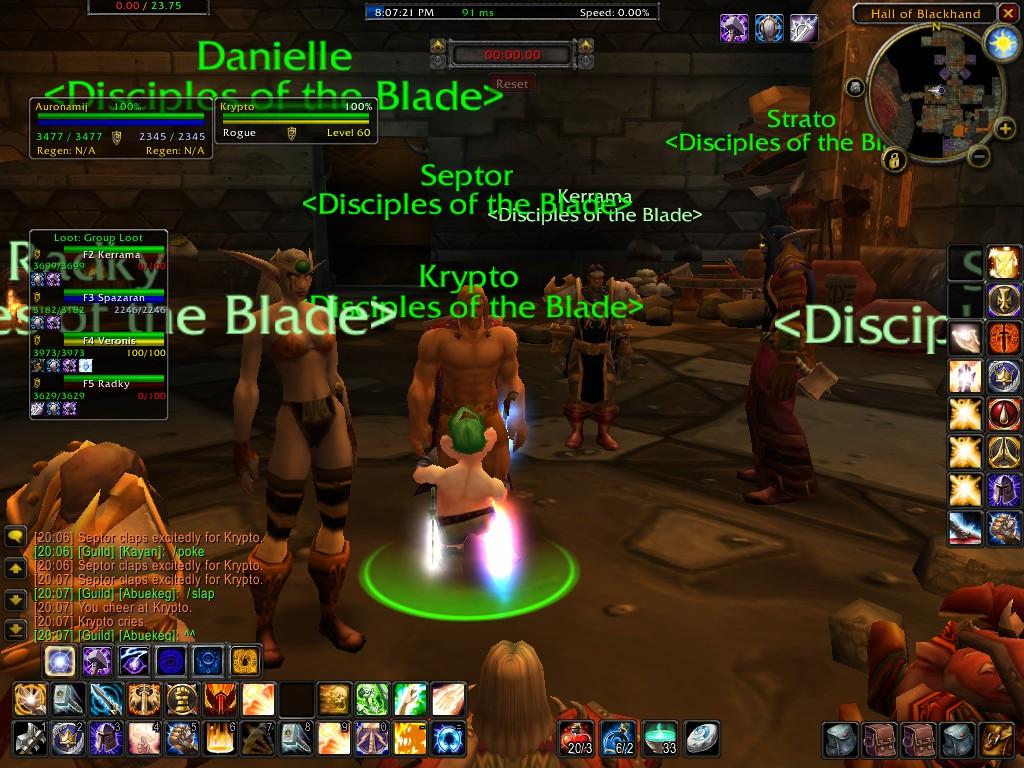Screen dimensions: 1024x768
Task: Close the minimap with the red X
Action: coord(1008,13)
